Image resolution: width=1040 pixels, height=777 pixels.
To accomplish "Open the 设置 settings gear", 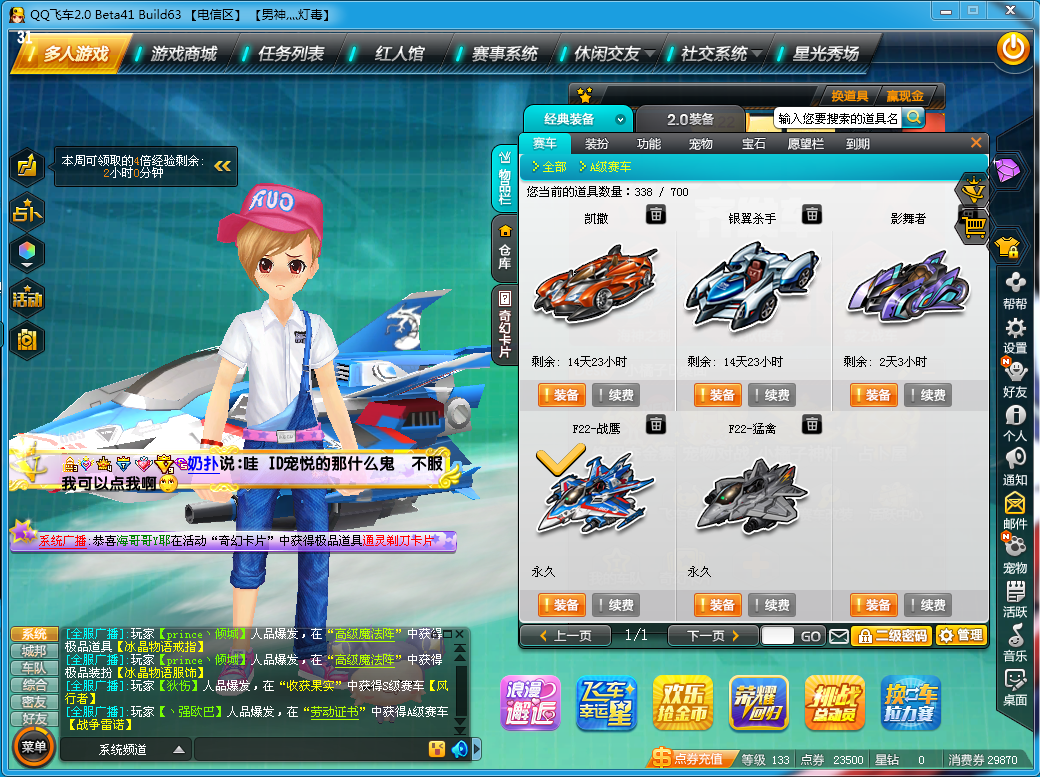I will pyautogui.click(x=1015, y=335).
